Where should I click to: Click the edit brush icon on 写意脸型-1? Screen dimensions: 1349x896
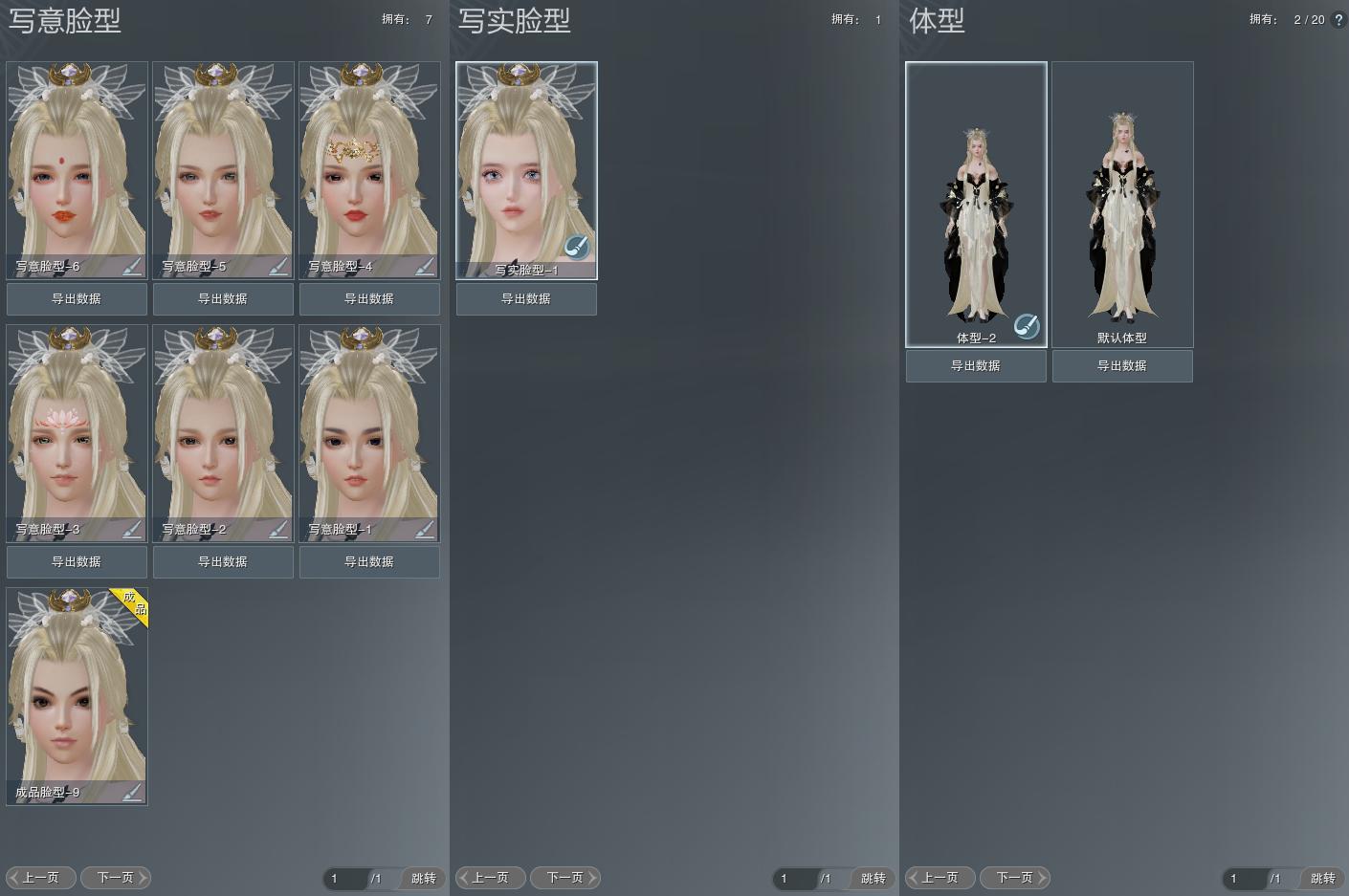click(424, 529)
